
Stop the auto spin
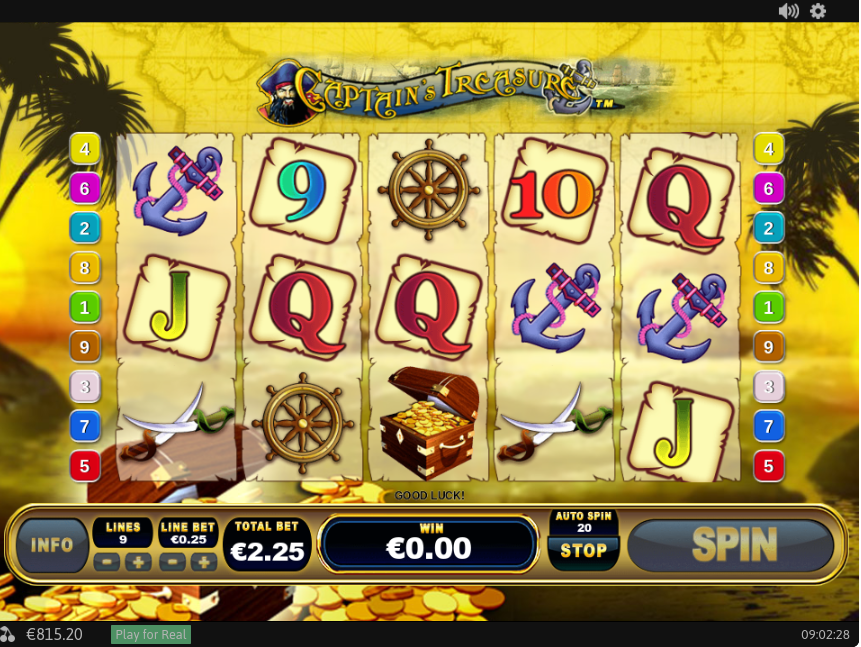[x=583, y=551]
